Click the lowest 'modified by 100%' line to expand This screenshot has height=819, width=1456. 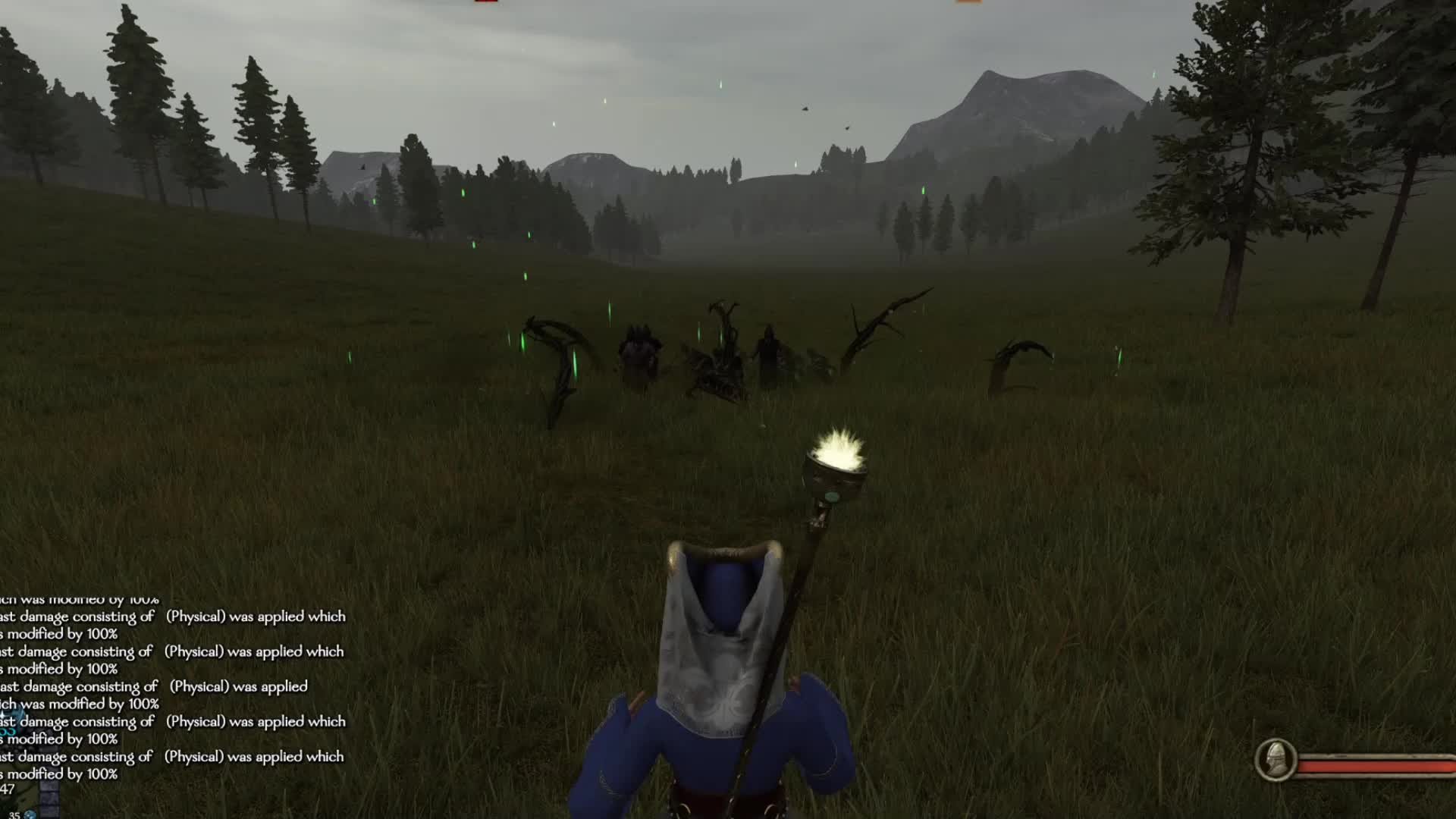point(61,775)
